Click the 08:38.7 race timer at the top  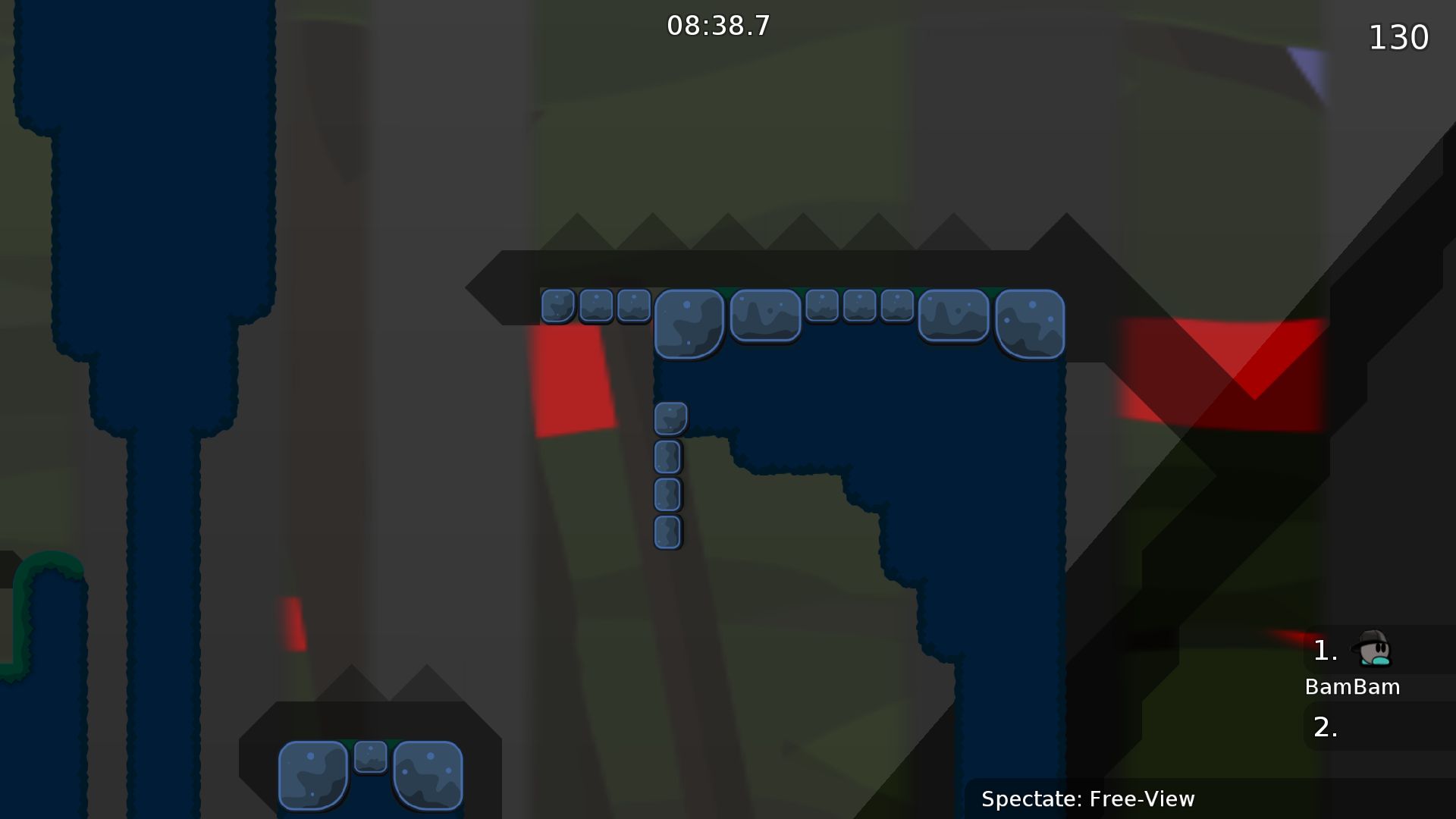[718, 25]
